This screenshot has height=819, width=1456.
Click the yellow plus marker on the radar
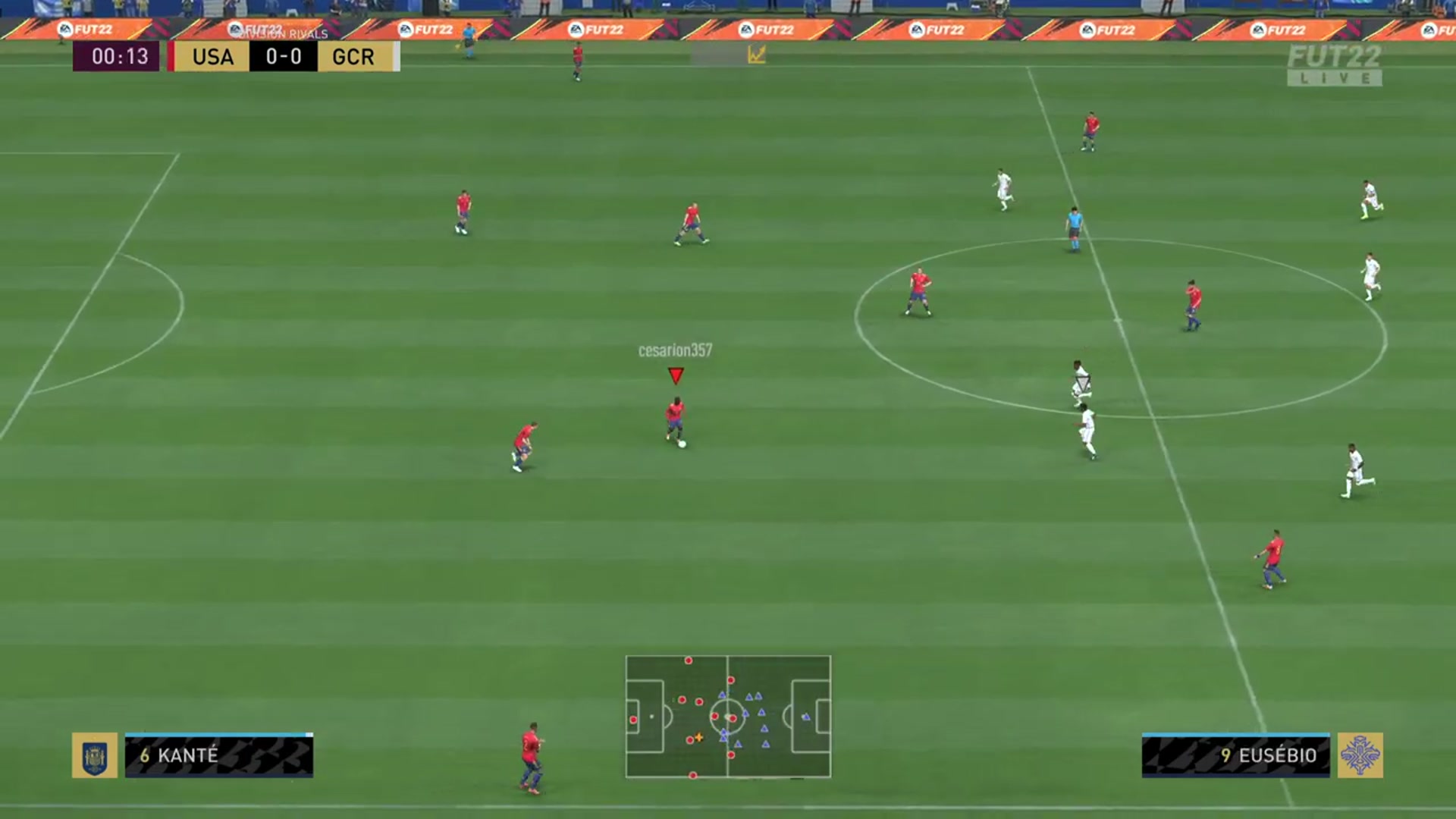coord(699,737)
